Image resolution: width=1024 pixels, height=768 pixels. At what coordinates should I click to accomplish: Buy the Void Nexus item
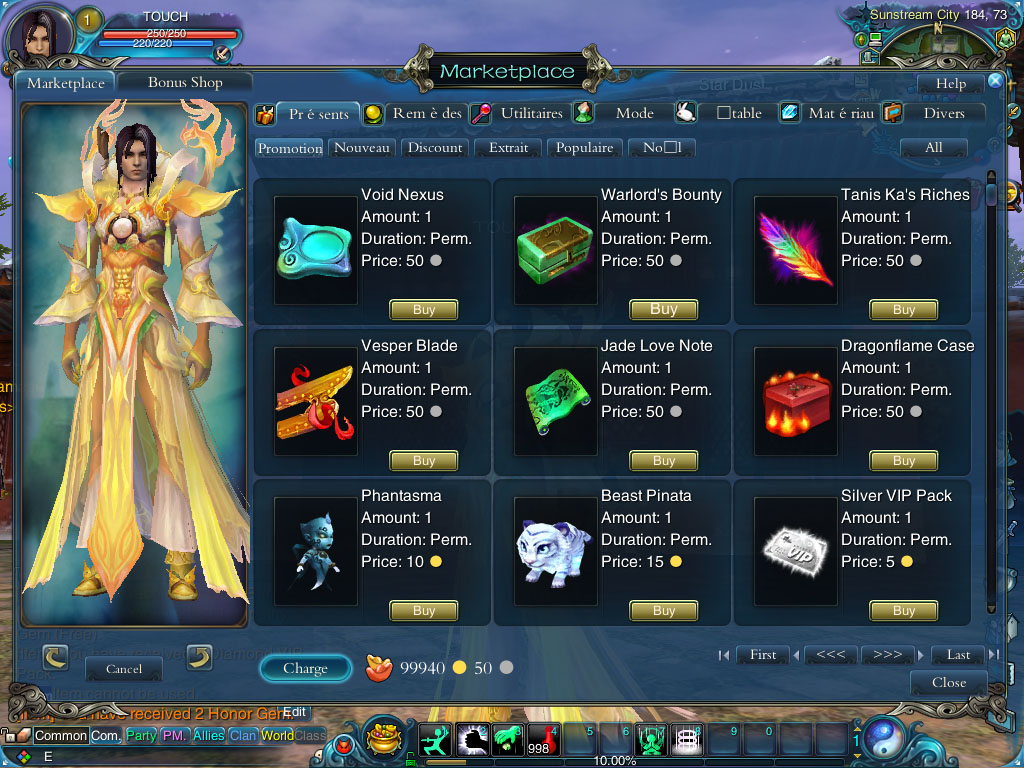pos(424,310)
